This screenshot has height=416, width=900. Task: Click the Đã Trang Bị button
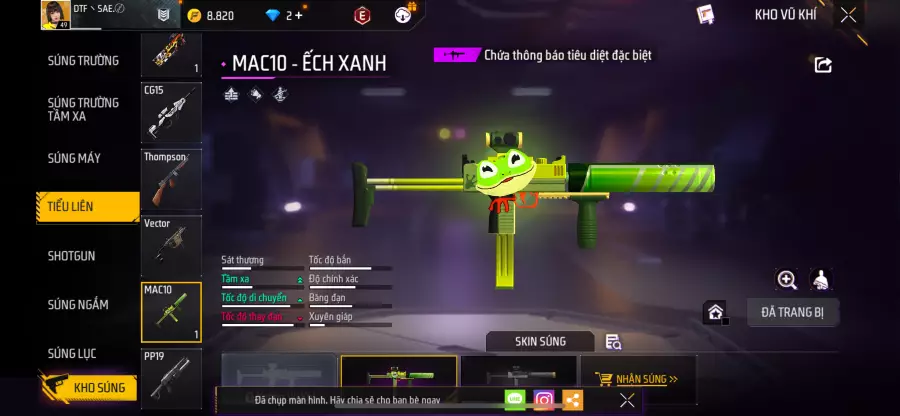tap(792, 313)
